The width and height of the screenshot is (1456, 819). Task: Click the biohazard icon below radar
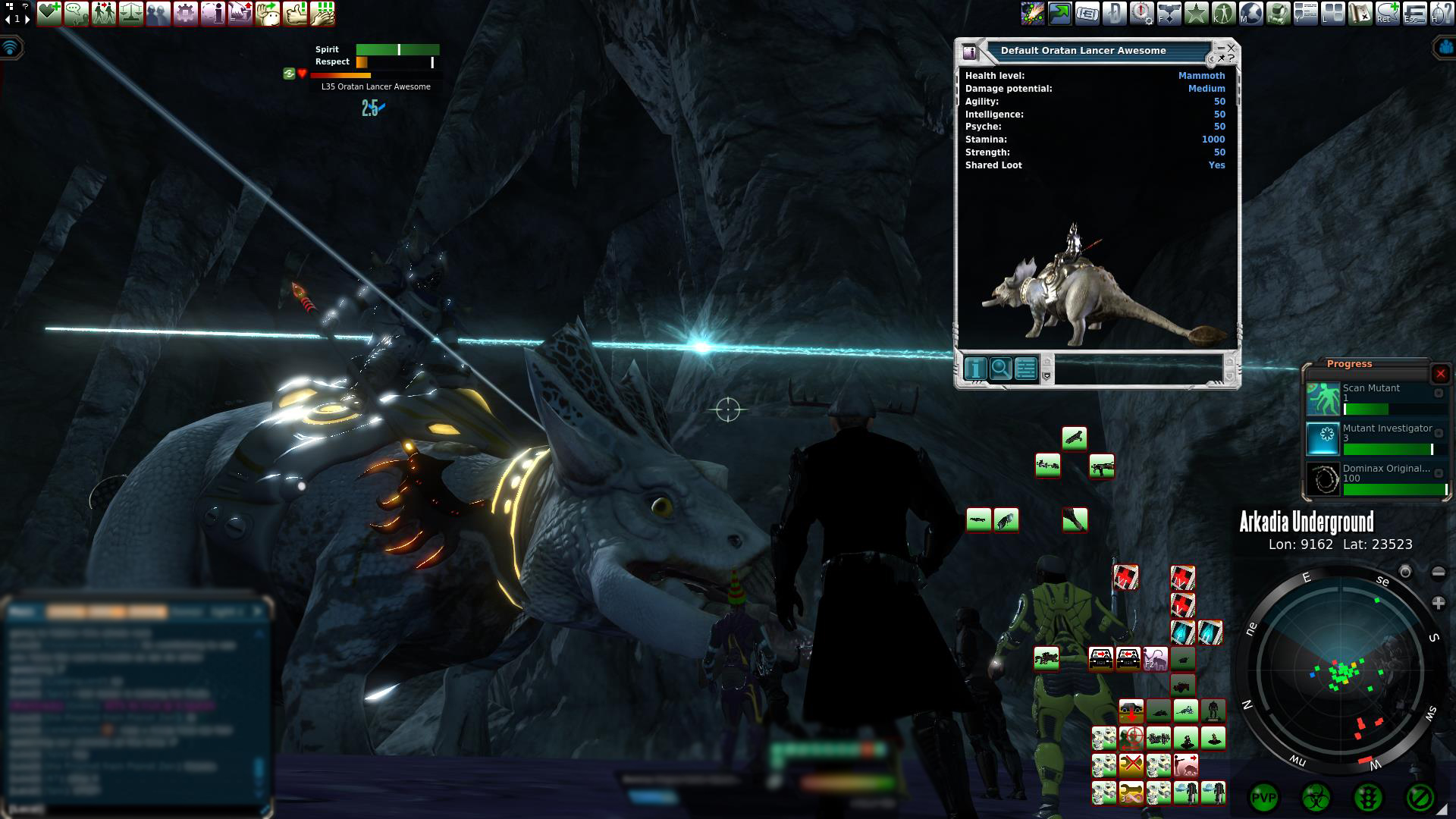click(1316, 798)
